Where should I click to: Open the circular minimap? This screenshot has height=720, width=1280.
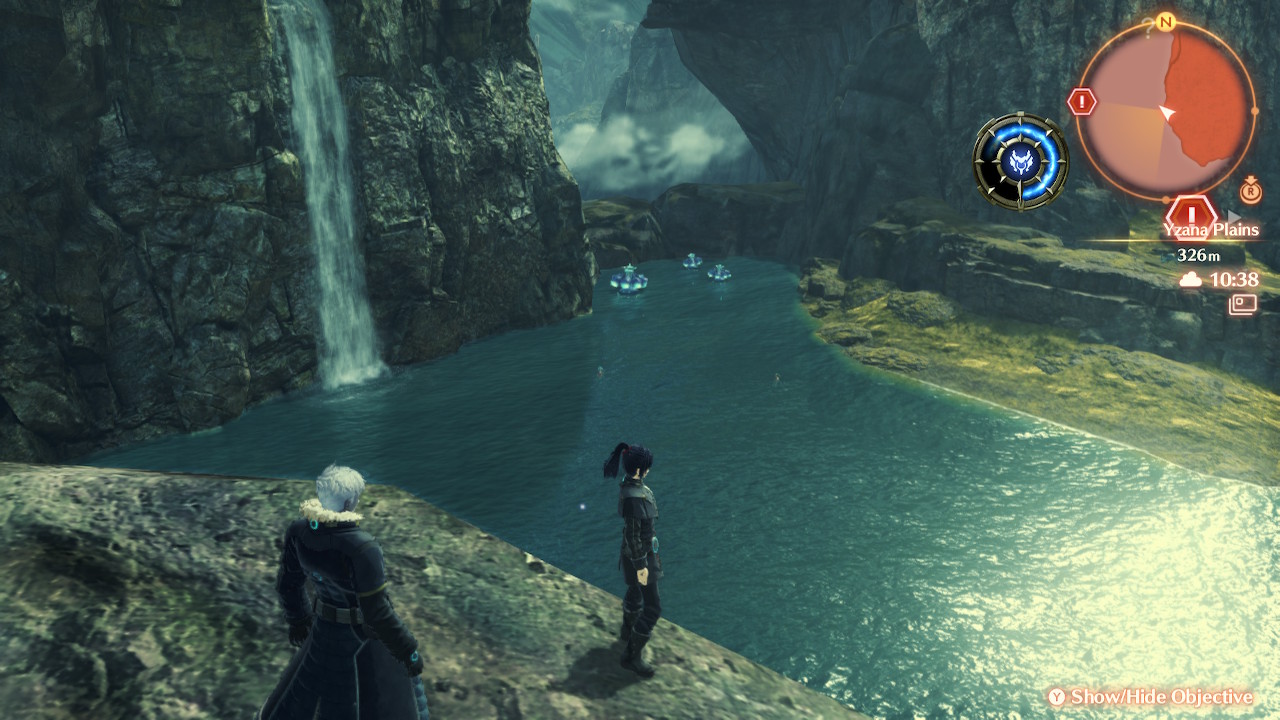(1165, 110)
